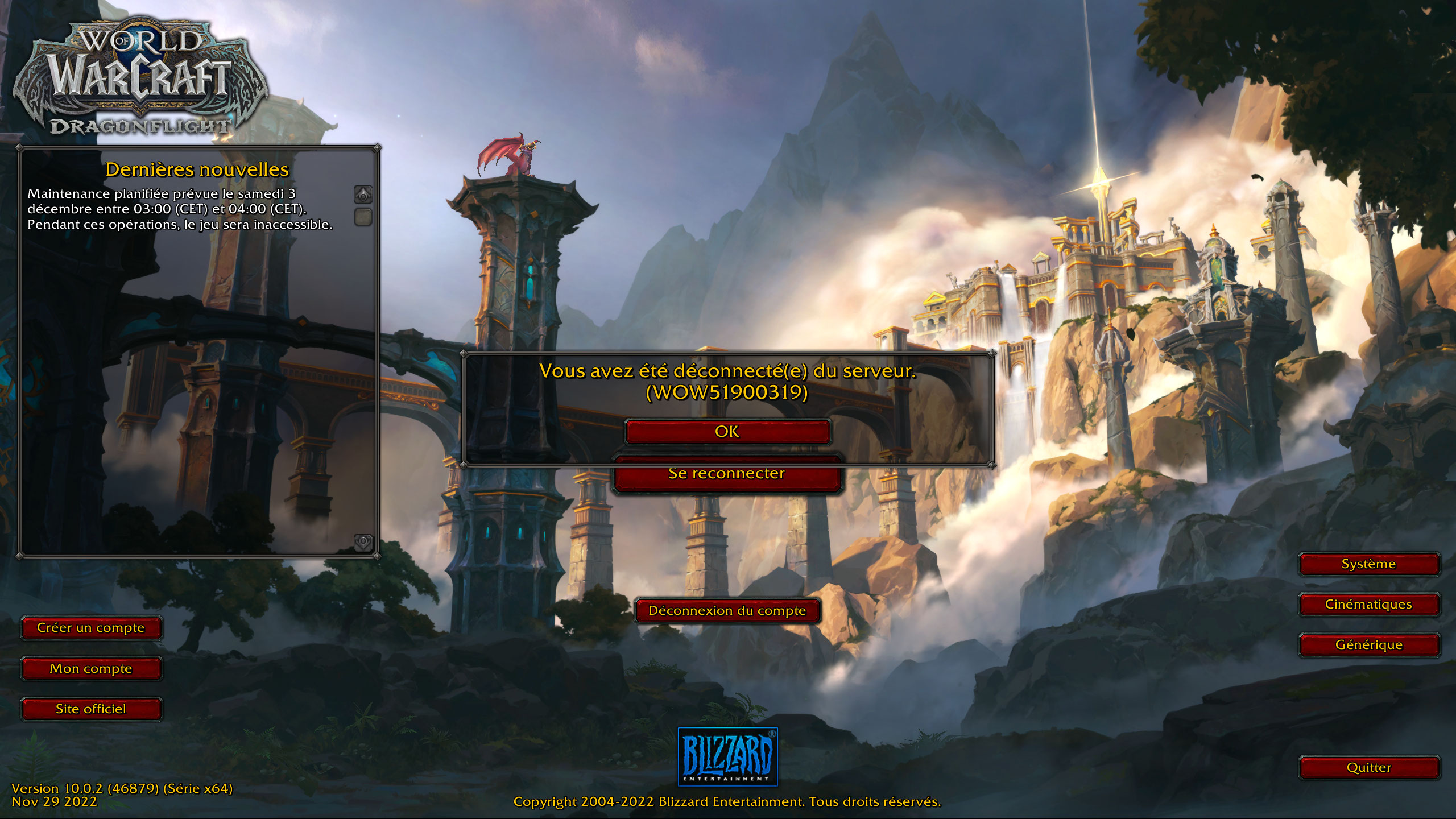Click the Dernières nouvelles heading
The width and height of the screenshot is (1456, 819).
coord(197,169)
